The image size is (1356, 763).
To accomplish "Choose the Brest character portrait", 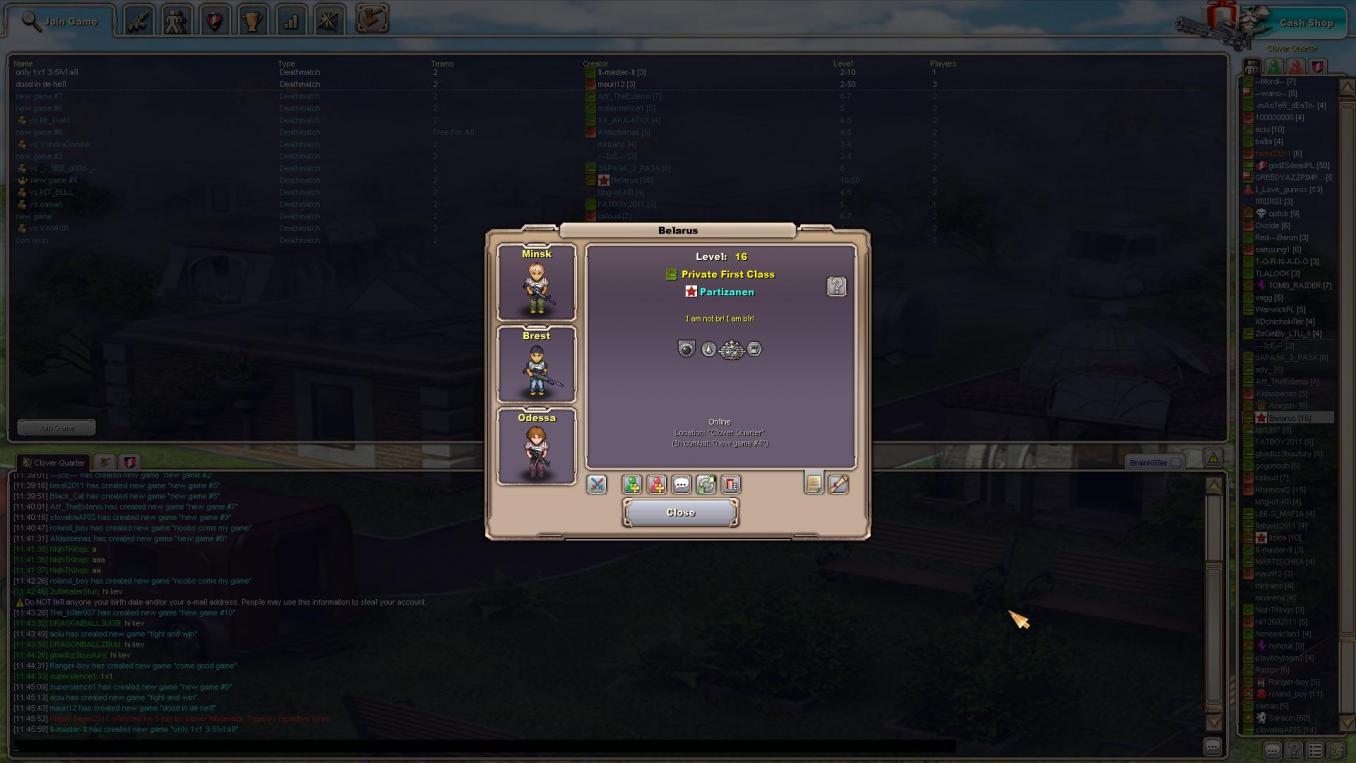I will click(x=536, y=365).
